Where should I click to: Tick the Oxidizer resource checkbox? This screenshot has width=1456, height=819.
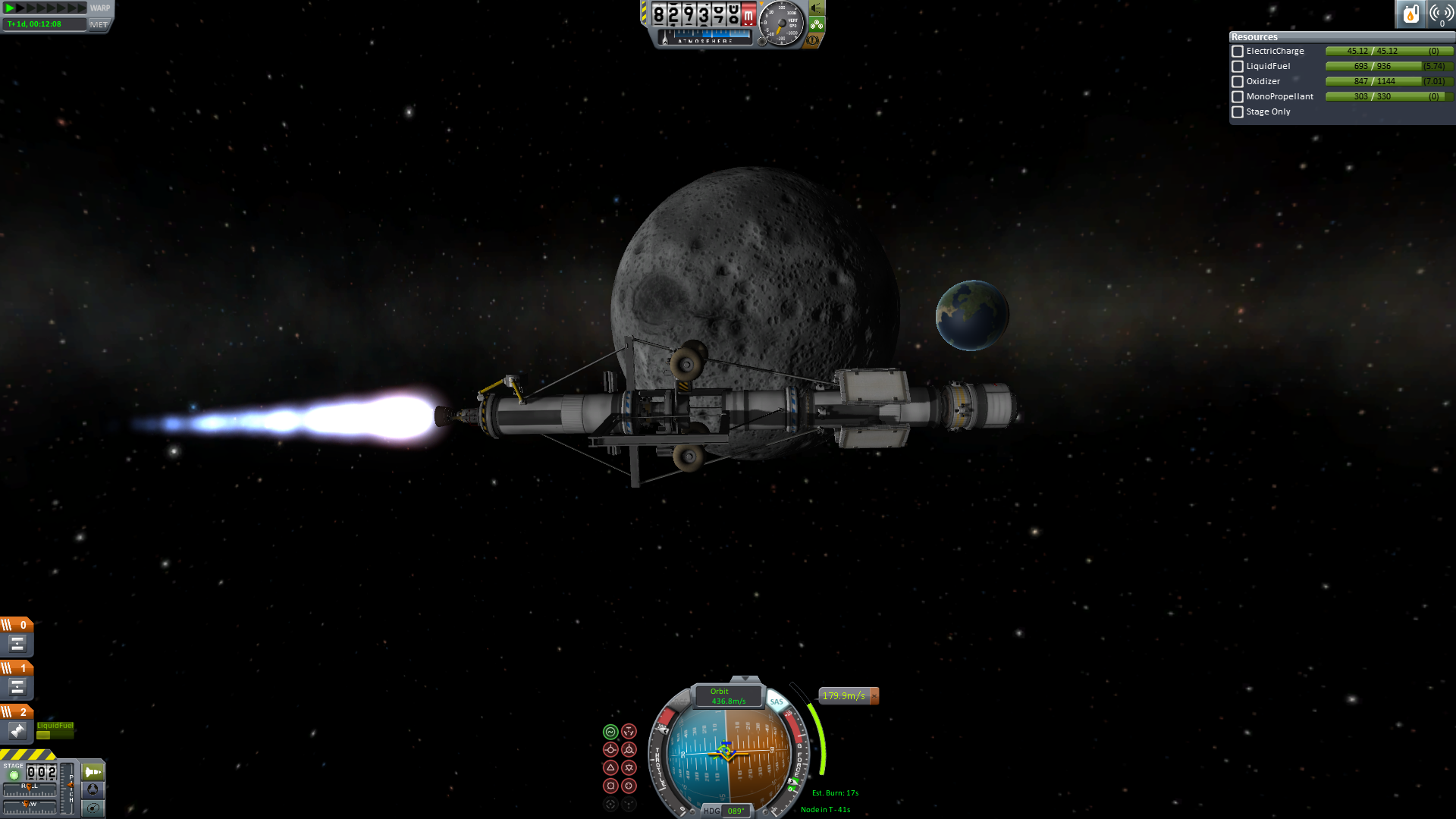1238,82
